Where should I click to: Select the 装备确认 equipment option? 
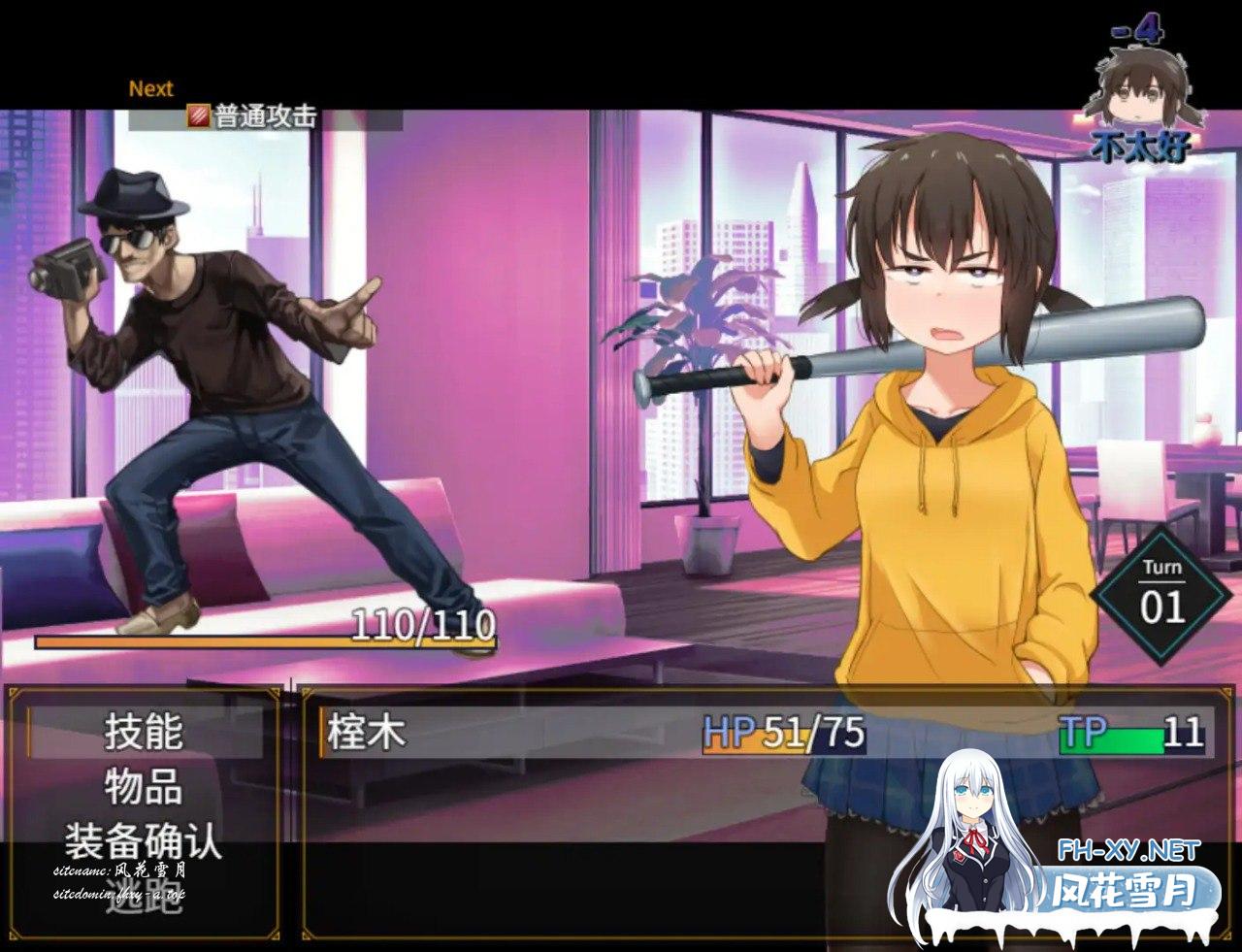(144, 841)
